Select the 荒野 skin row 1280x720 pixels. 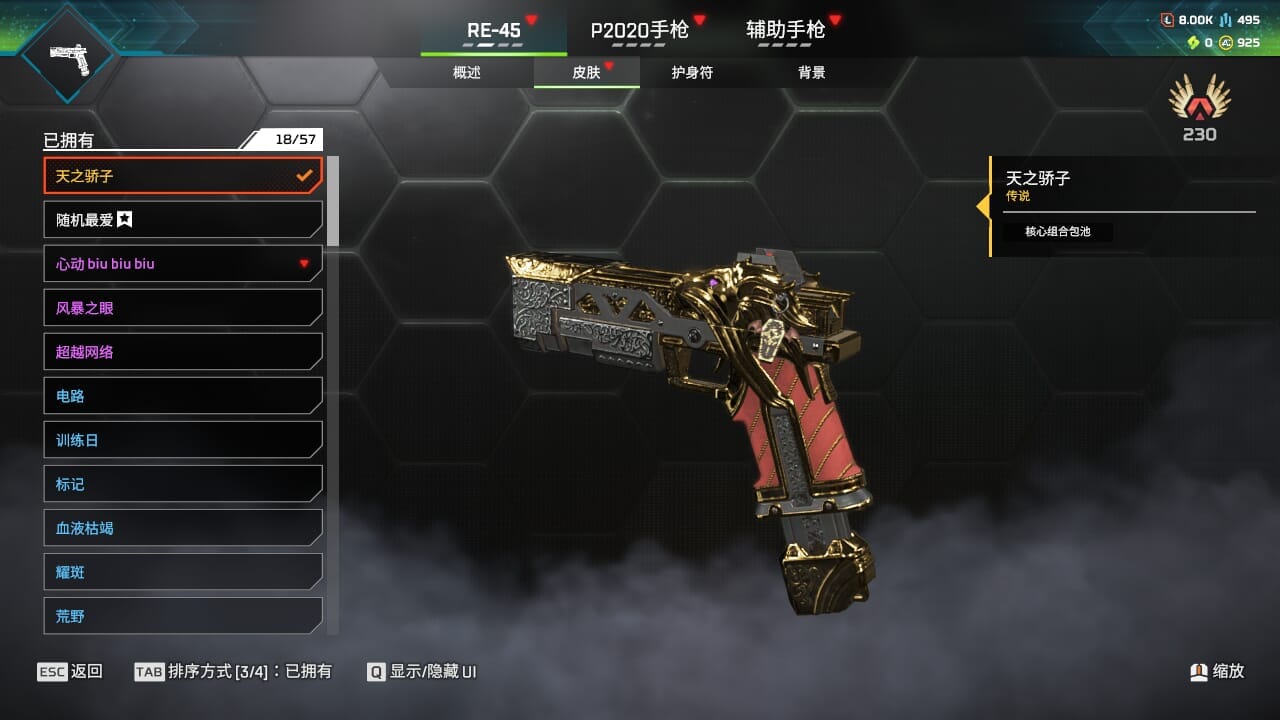[183, 616]
